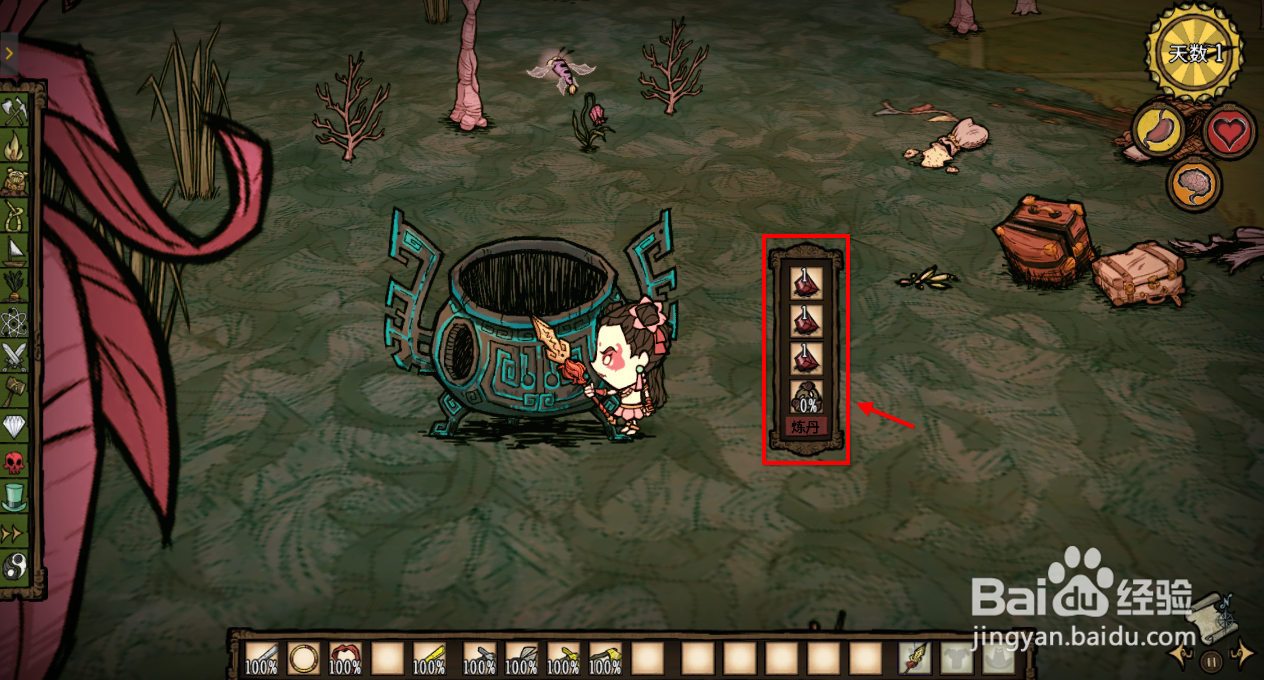The width and height of the screenshot is (1264, 680).
Task: Rotate the camera left with the gold arrow
Action: [1184, 655]
